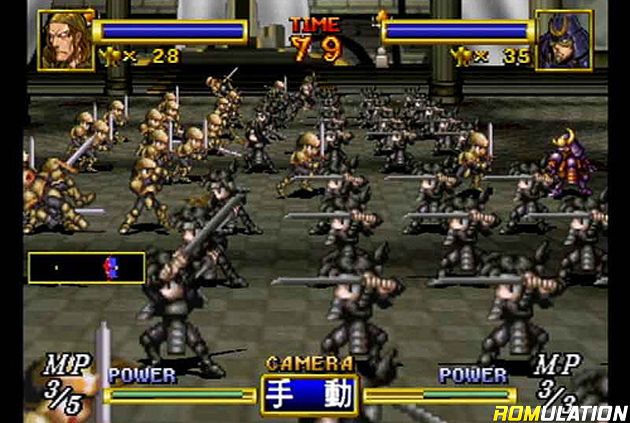Open the battlefield minimap
This screenshot has height=423, width=630.
click(x=86, y=267)
